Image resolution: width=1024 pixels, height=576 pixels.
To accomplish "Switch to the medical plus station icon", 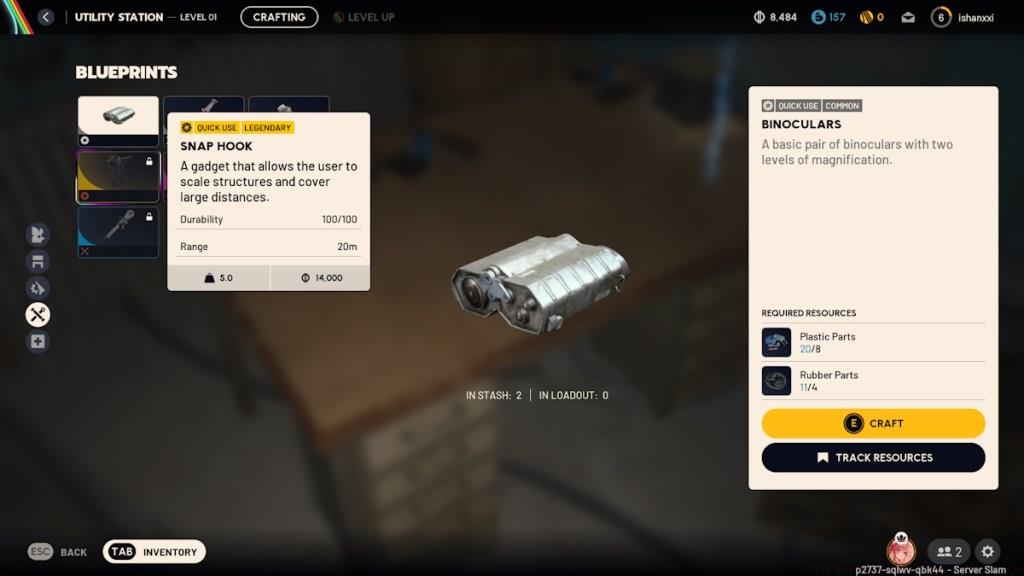I will (38, 342).
